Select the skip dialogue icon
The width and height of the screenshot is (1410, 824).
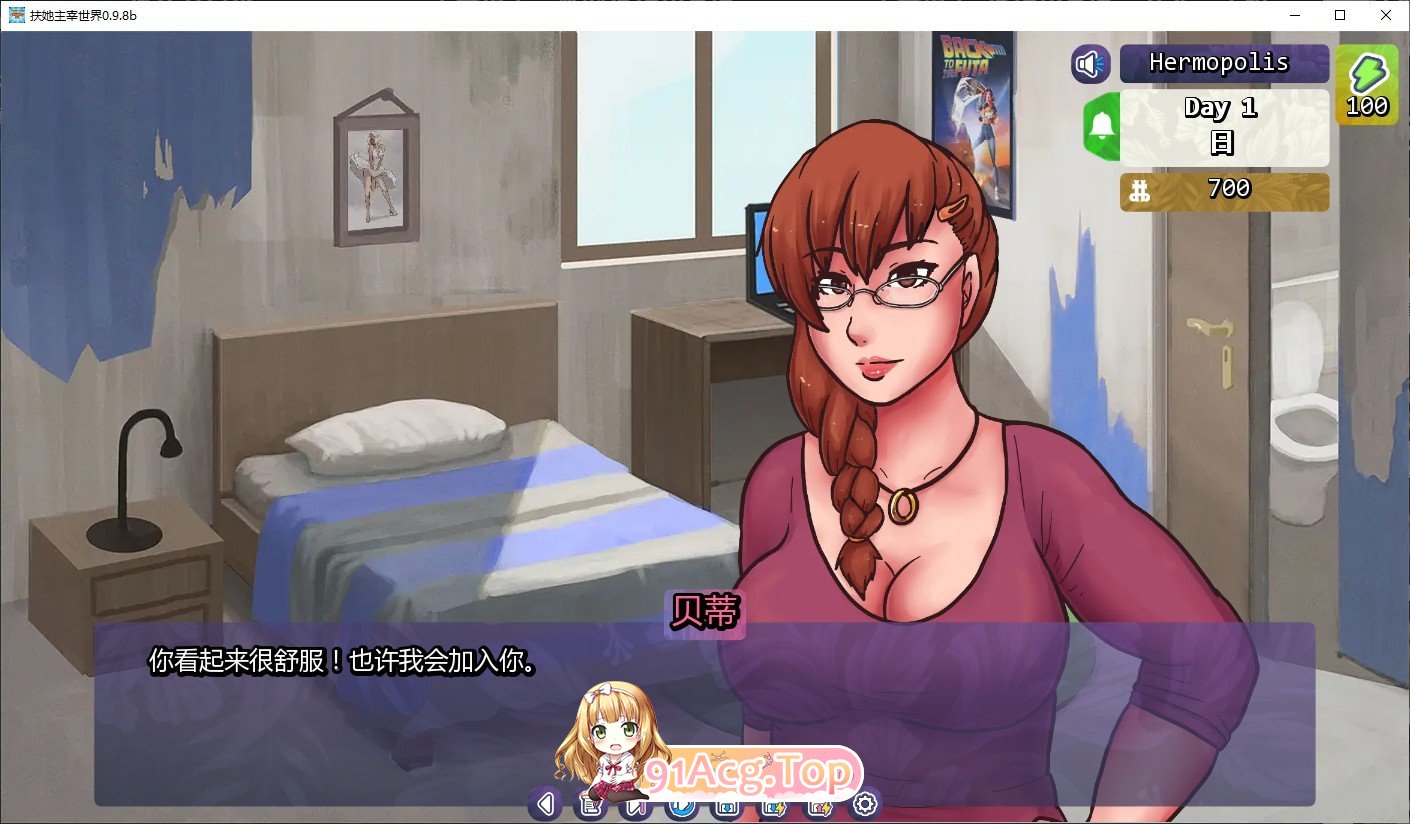(634, 804)
